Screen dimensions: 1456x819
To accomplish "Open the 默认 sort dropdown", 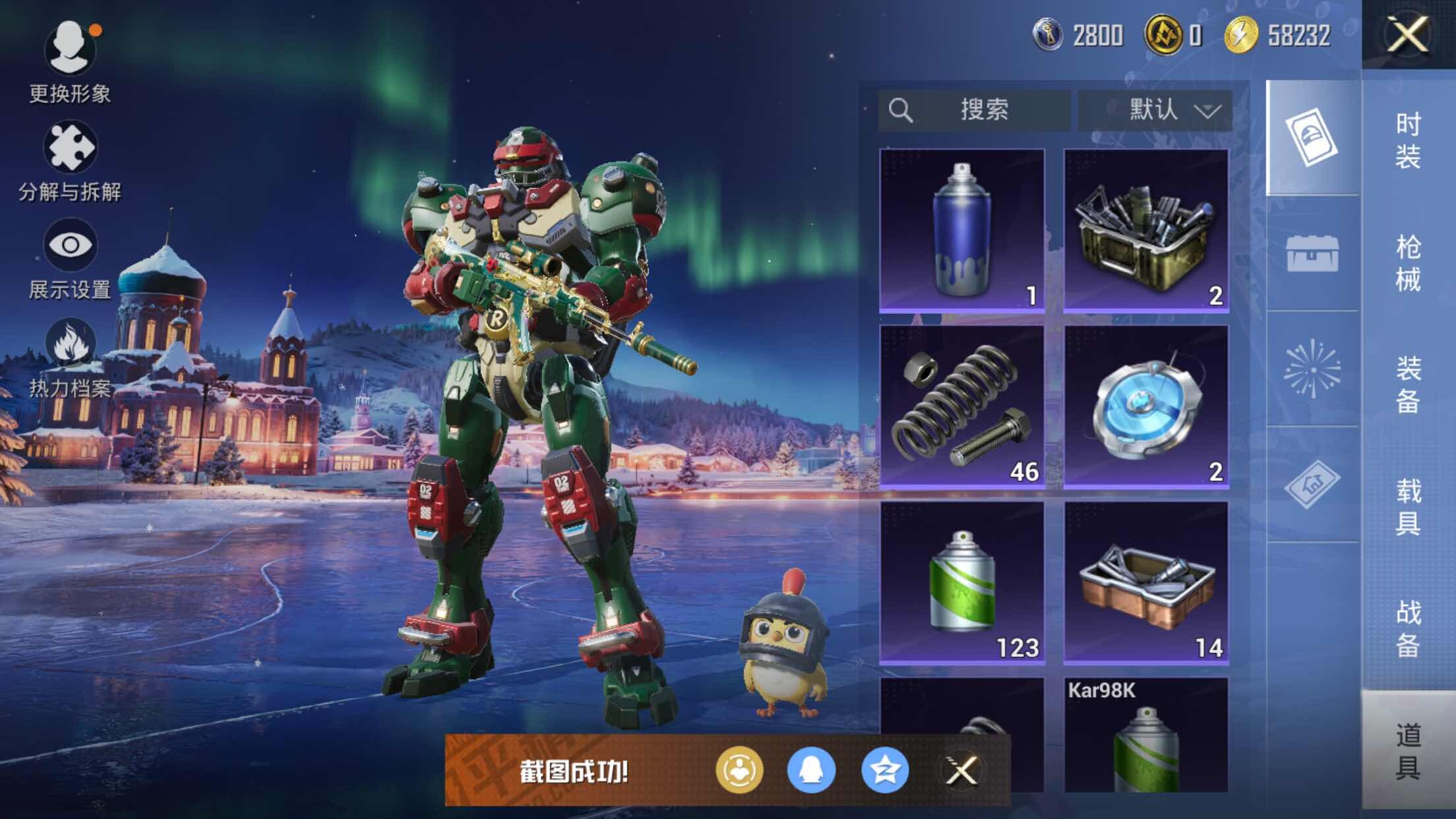I will pos(1155,110).
